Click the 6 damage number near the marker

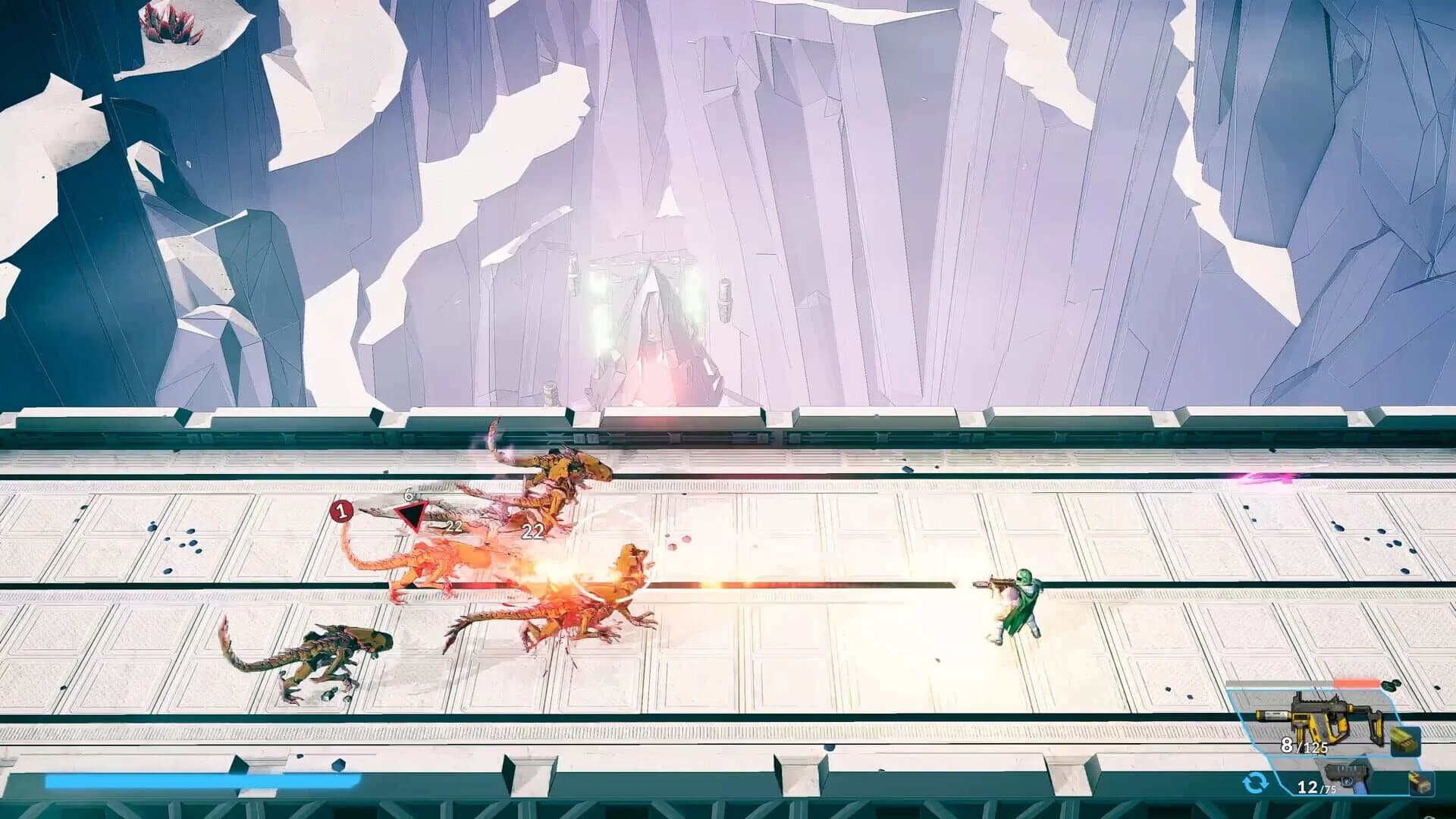[410, 493]
